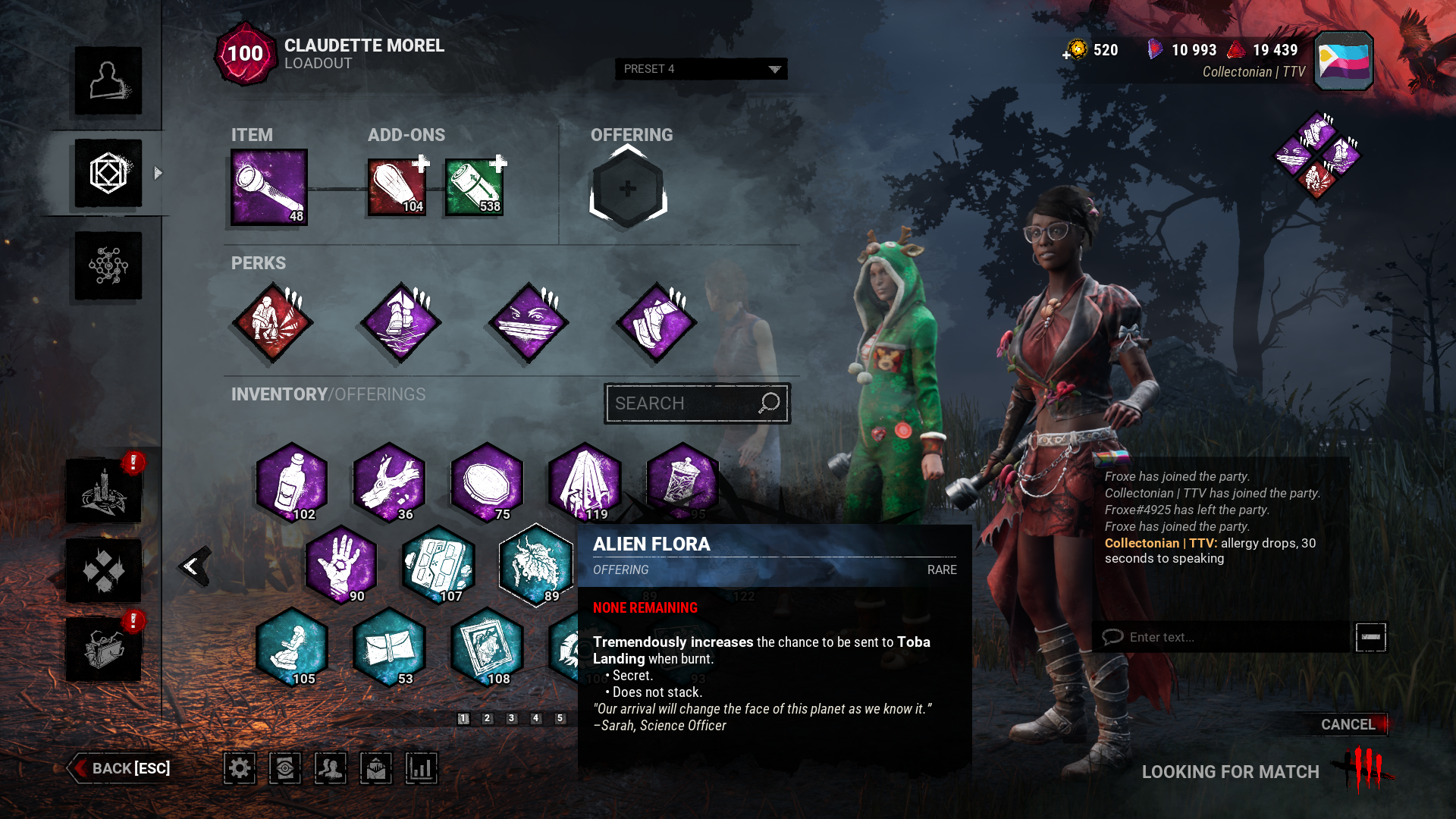Open the Preset 4 dropdown
Screen dimensions: 1456x819
click(701, 69)
